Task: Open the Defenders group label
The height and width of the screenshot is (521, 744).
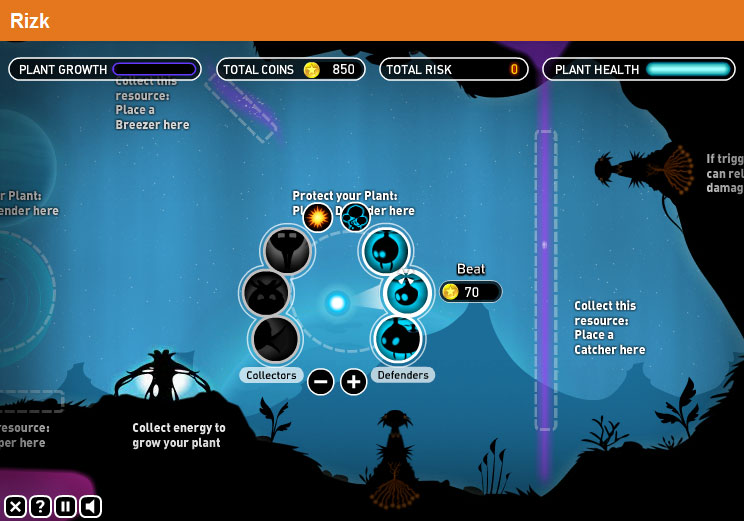Action: coord(403,375)
